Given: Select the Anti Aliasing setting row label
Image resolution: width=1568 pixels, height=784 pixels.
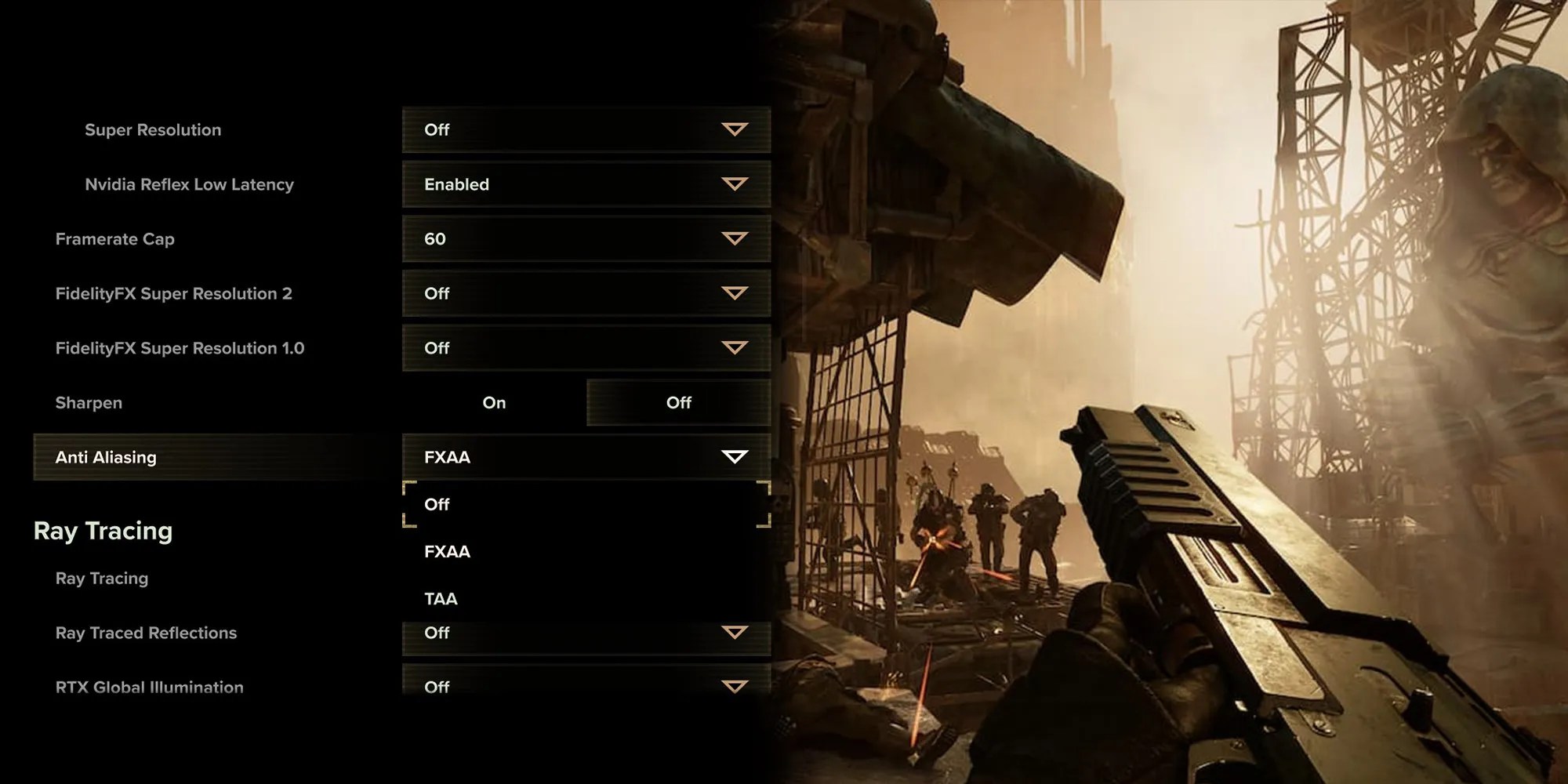Looking at the screenshot, I should tap(106, 457).
